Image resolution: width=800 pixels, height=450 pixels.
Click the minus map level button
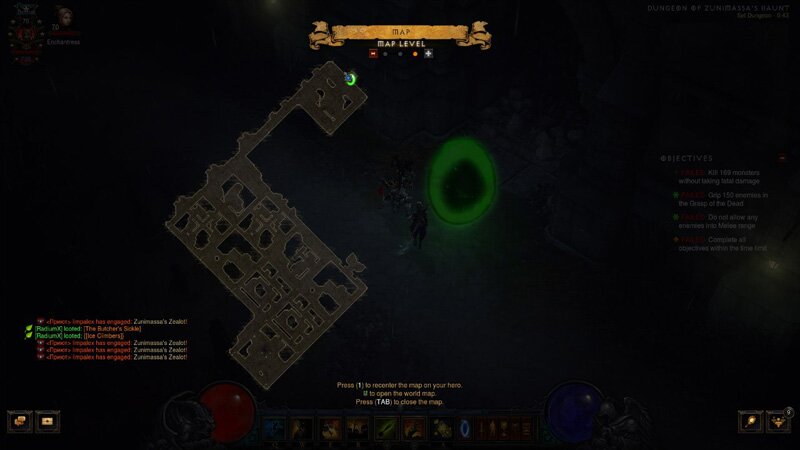click(x=373, y=54)
